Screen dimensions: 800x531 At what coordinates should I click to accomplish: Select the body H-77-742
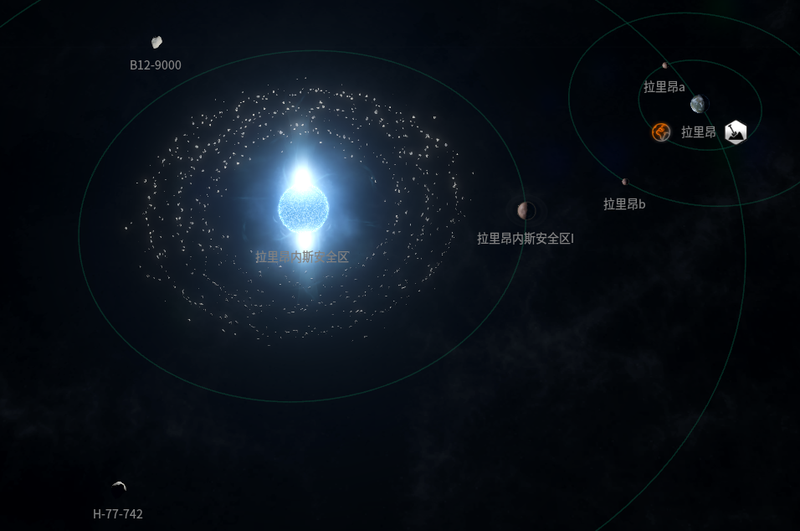(x=119, y=487)
